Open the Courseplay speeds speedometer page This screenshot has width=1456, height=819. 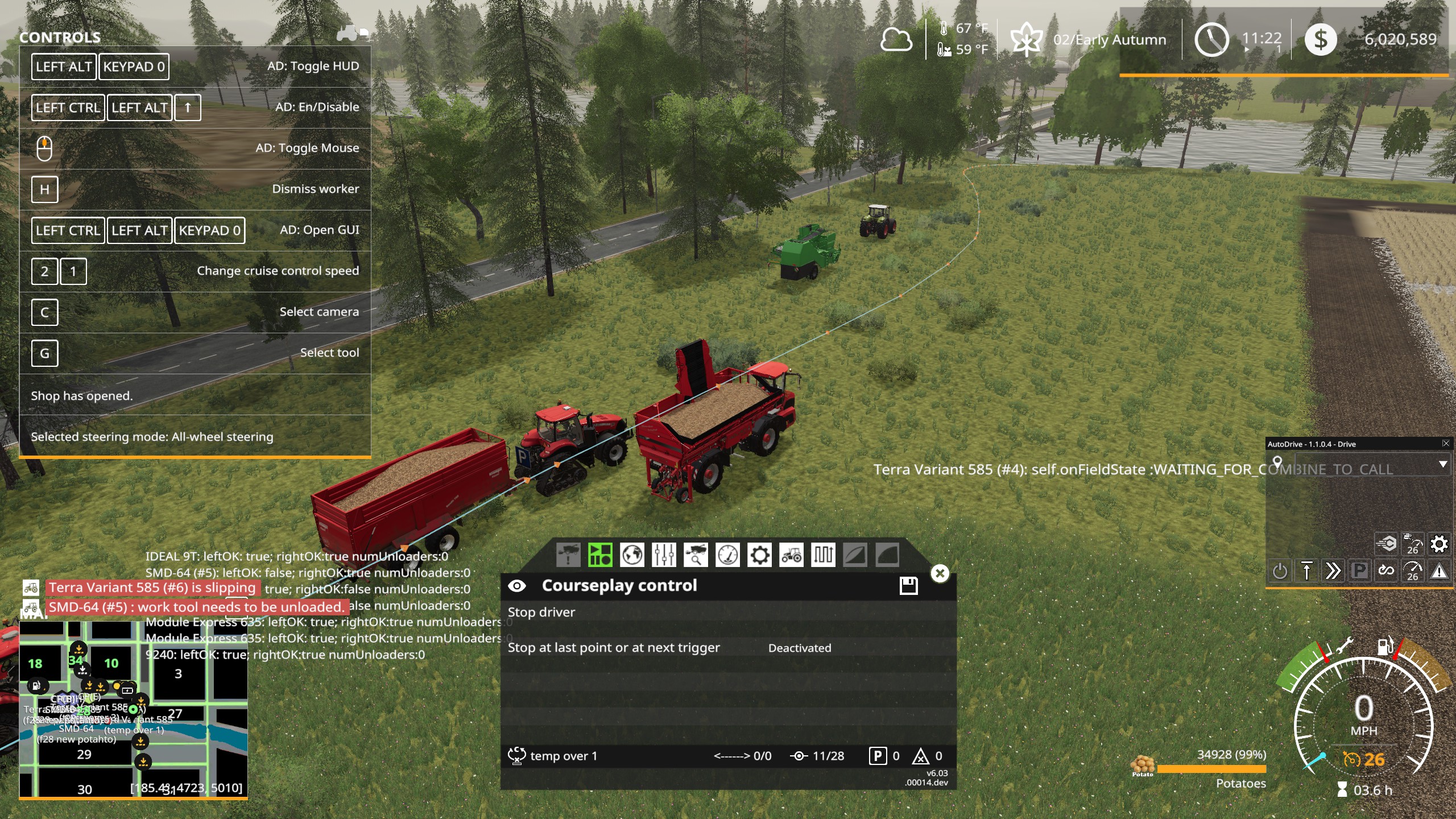coord(729,555)
